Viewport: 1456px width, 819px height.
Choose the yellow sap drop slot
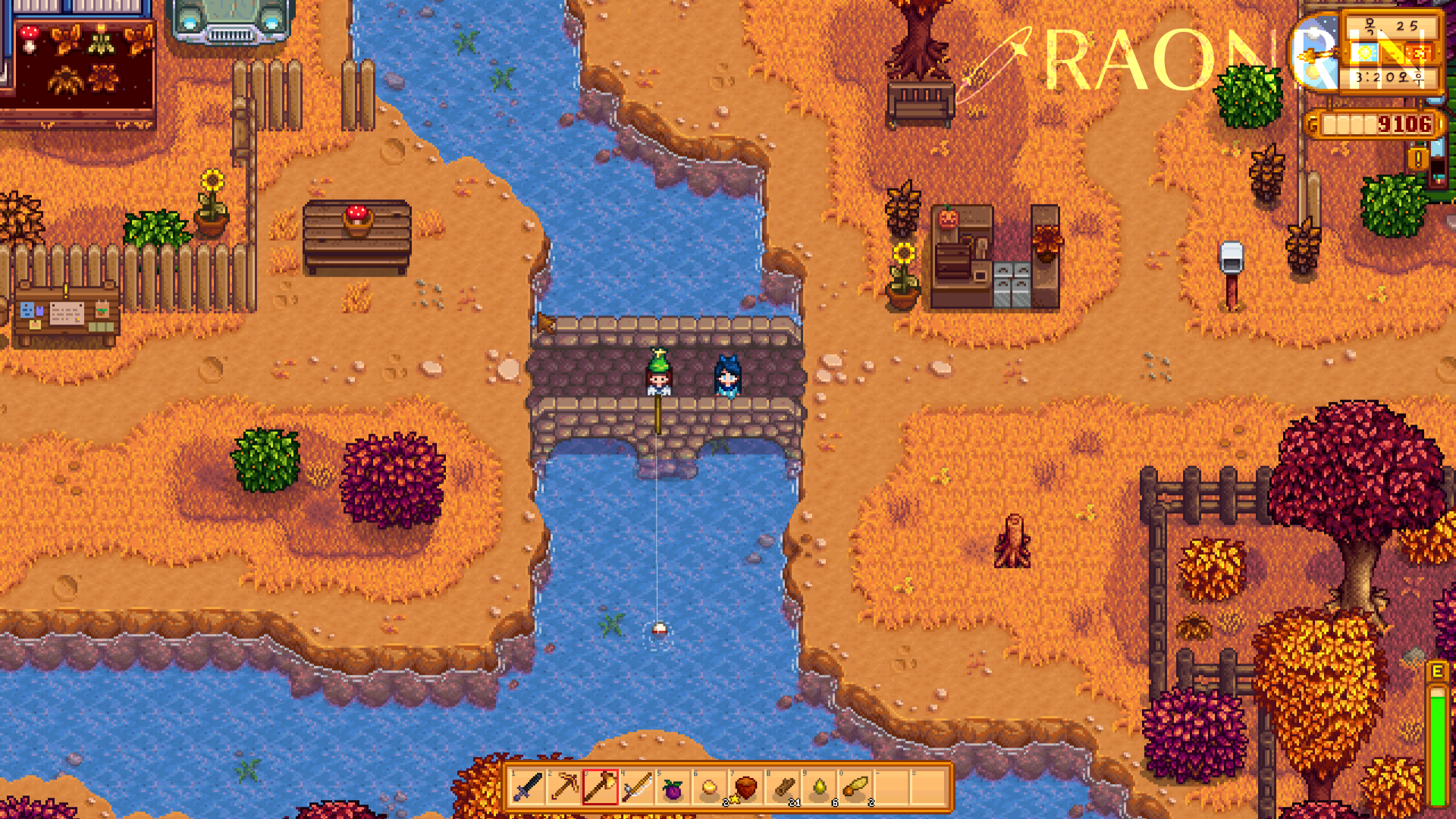point(820,788)
